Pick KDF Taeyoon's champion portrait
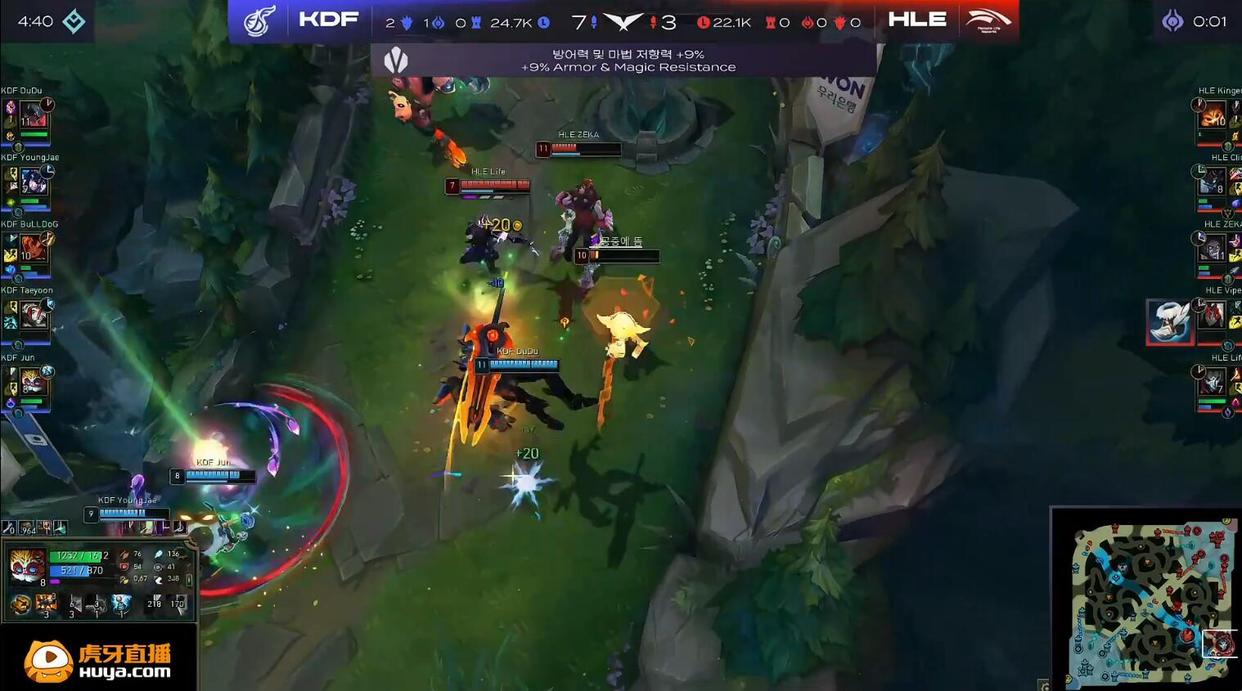 32,315
